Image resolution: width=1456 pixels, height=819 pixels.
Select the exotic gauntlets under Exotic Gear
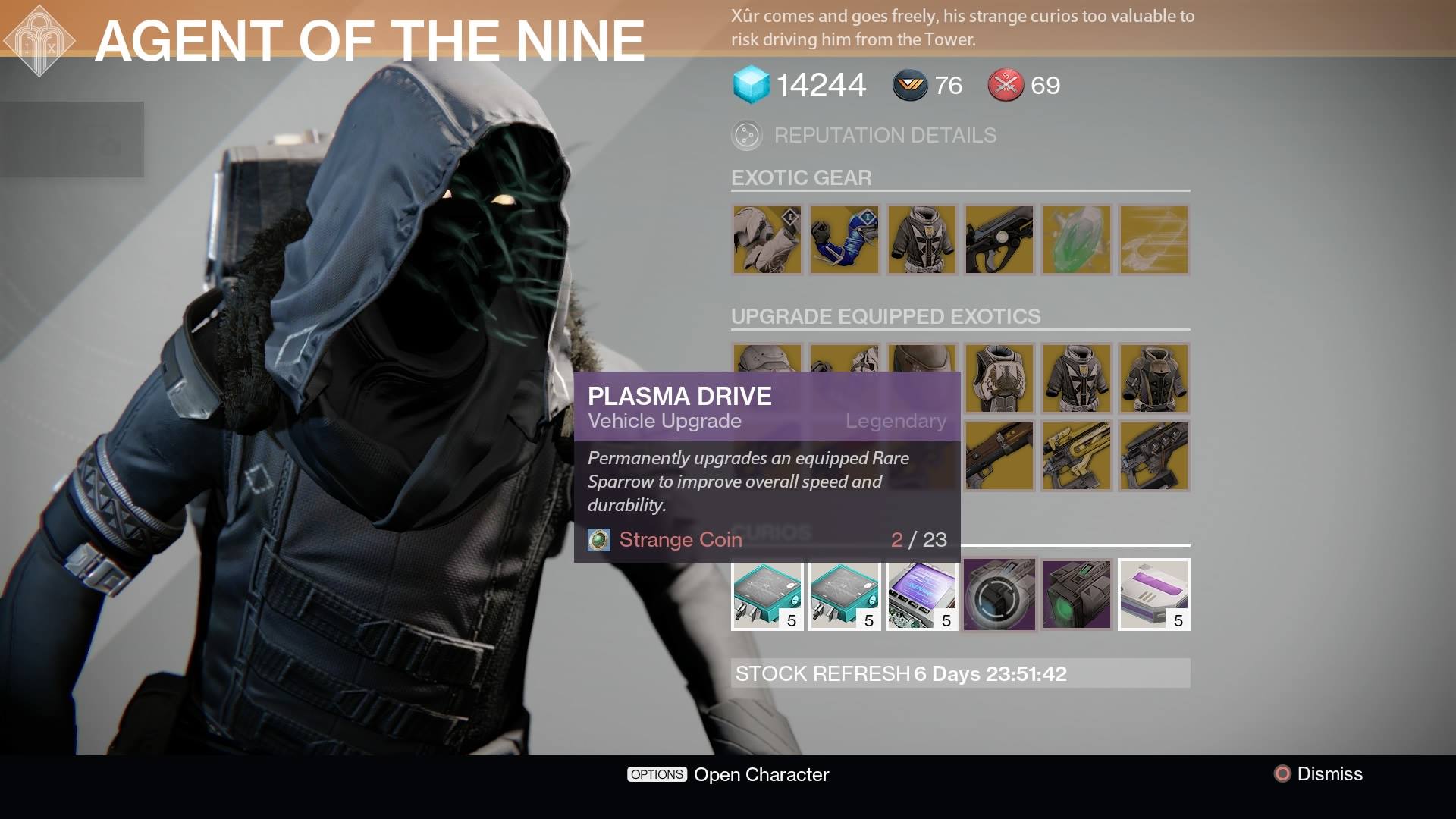point(767,240)
